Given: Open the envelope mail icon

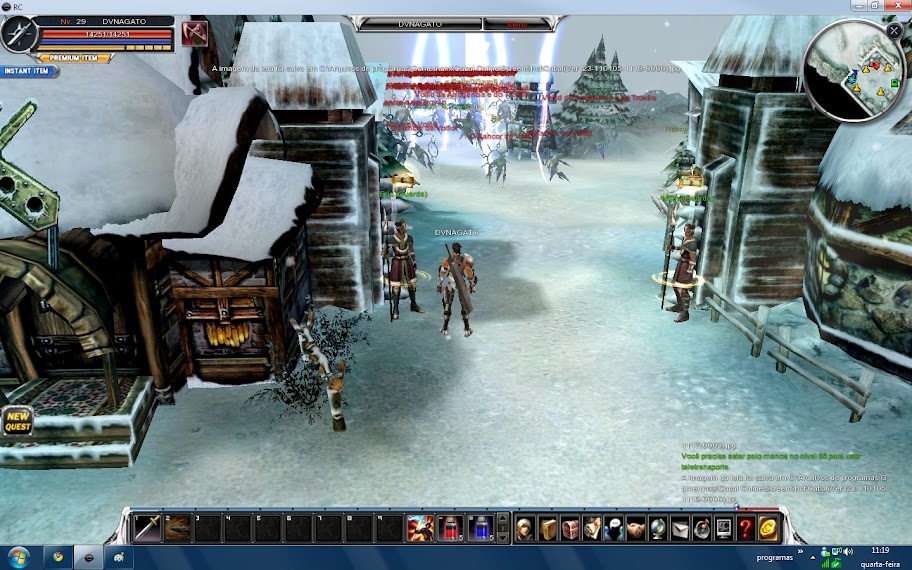Looking at the screenshot, I should pos(680,527).
